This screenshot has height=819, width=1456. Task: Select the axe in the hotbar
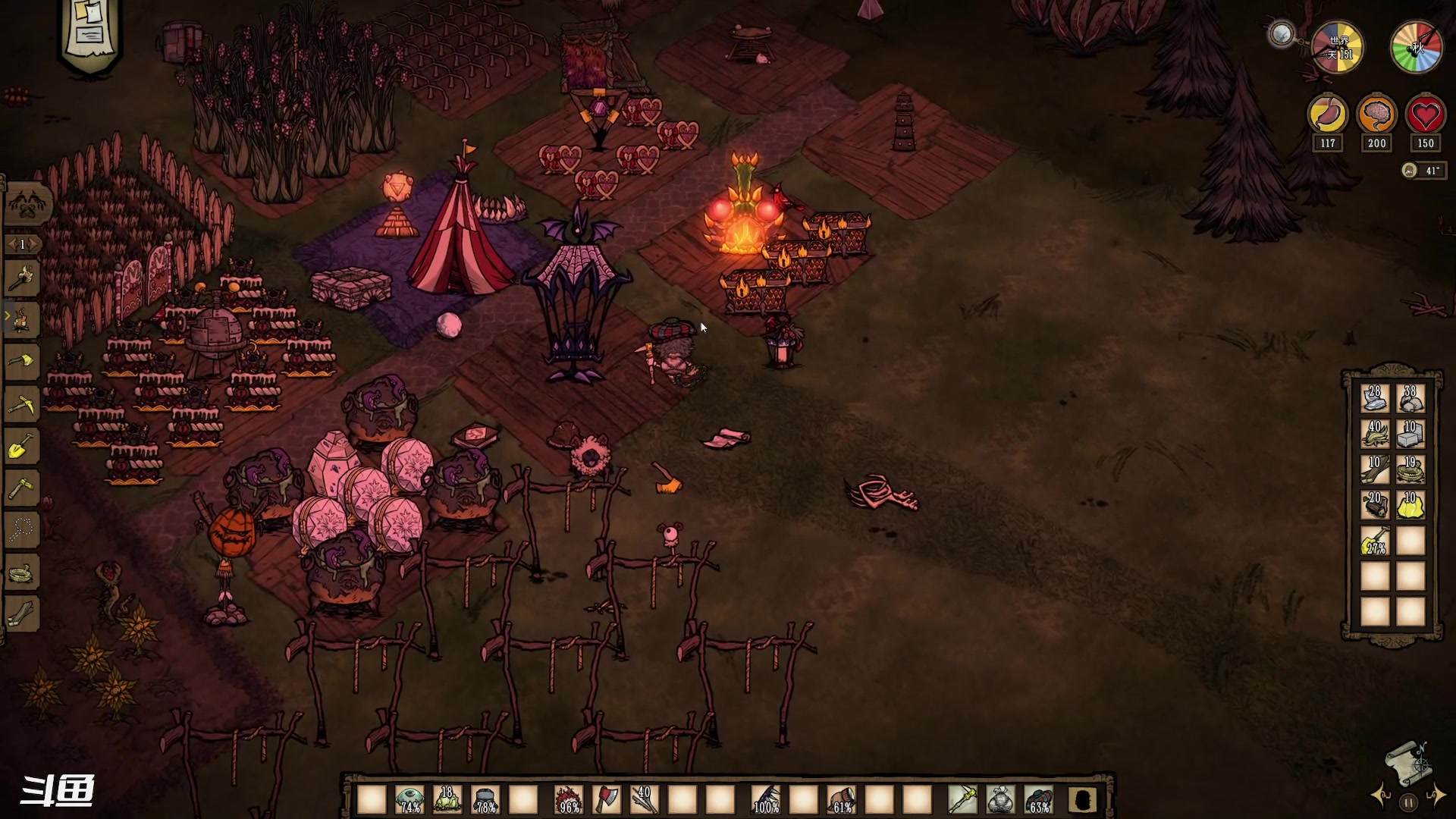[607, 799]
